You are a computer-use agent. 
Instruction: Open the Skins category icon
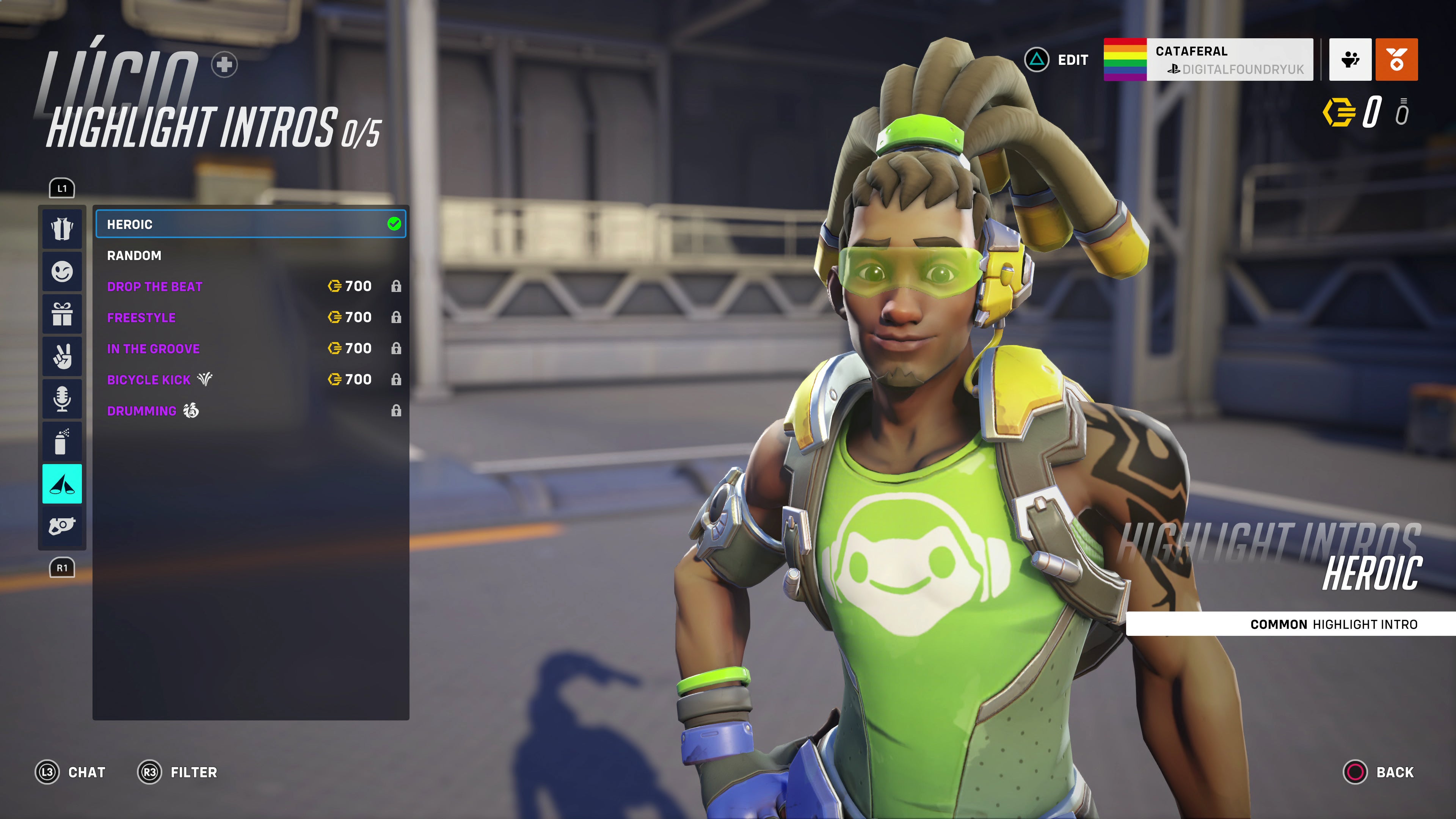coord(62,229)
